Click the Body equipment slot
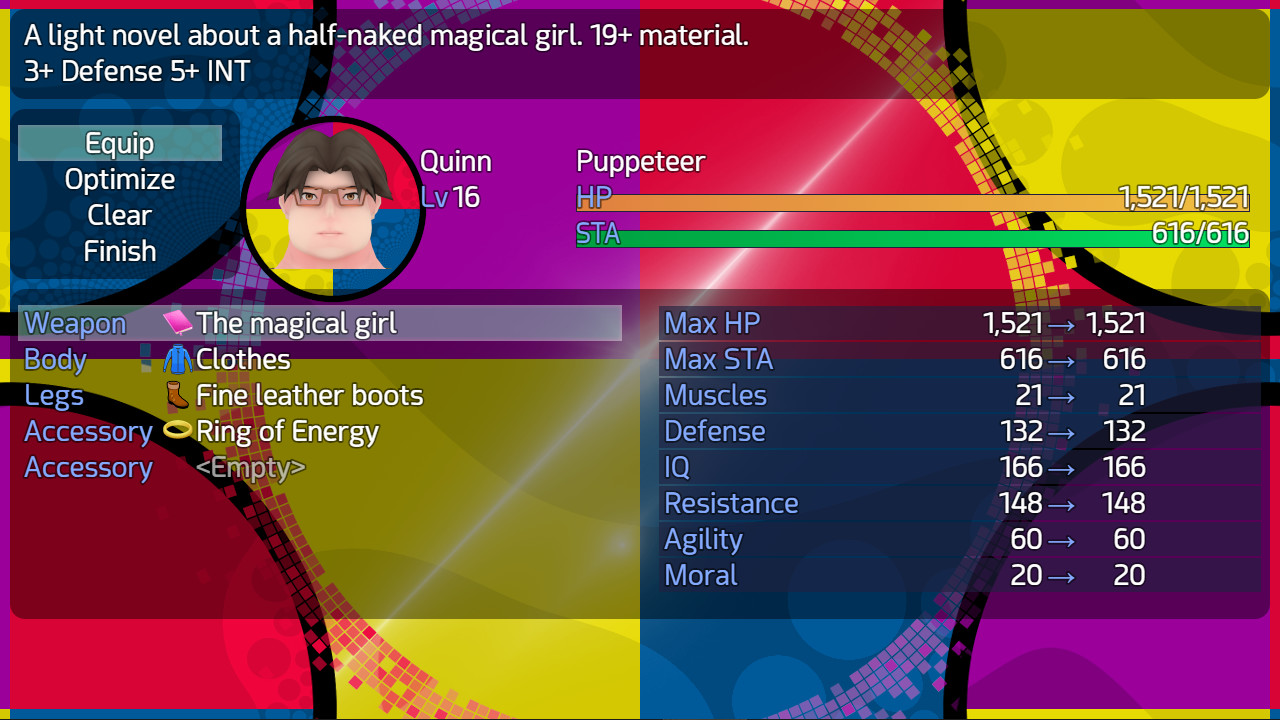Image resolution: width=1280 pixels, height=720 pixels. point(54,358)
